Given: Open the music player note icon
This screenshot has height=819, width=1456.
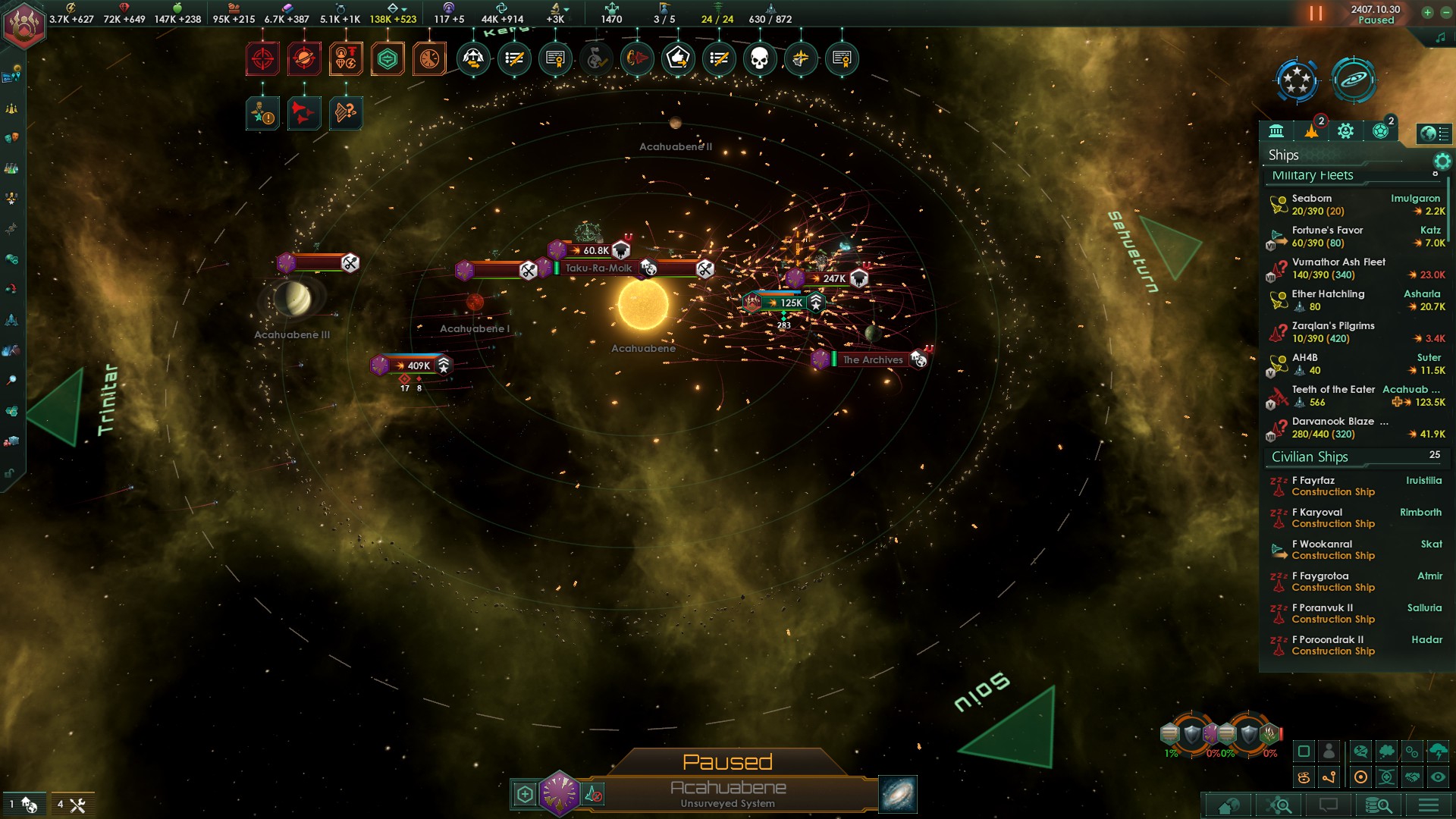Looking at the screenshot, I should [x=1440, y=38].
